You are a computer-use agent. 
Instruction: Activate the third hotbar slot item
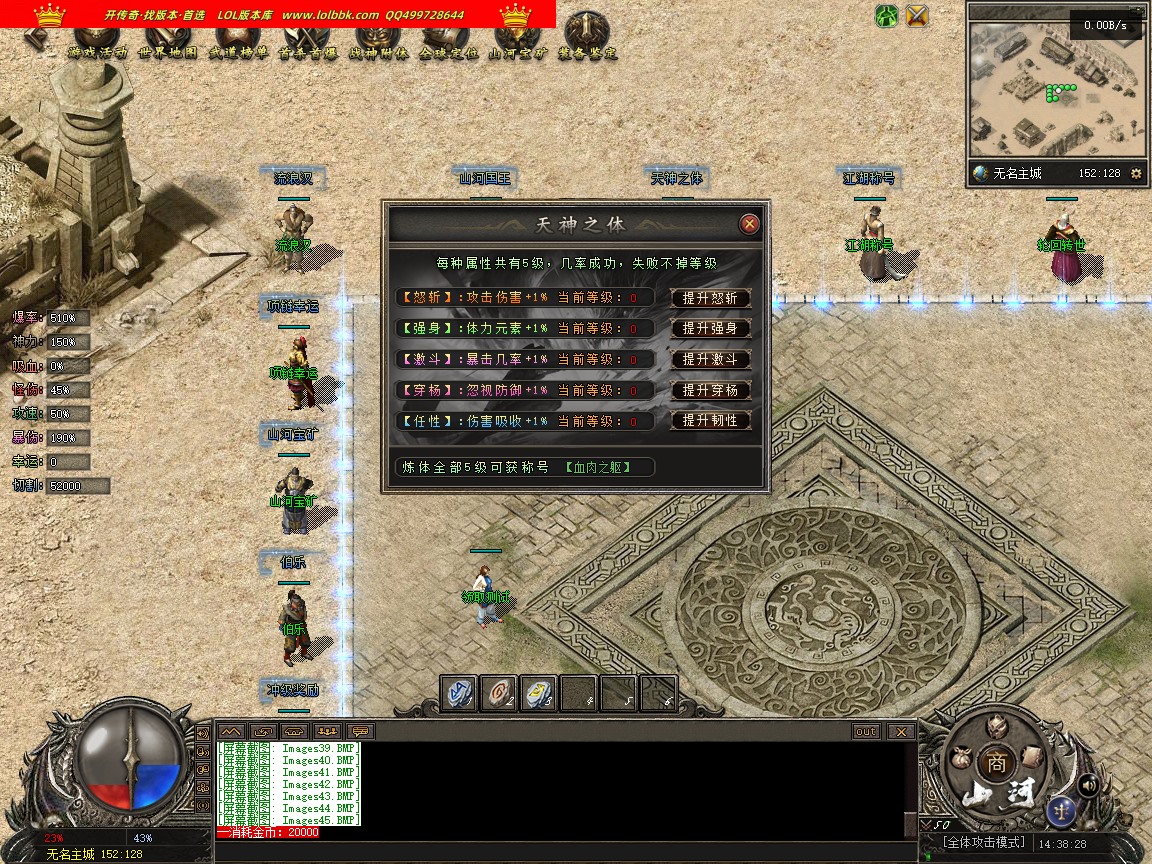[x=539, y=694]
